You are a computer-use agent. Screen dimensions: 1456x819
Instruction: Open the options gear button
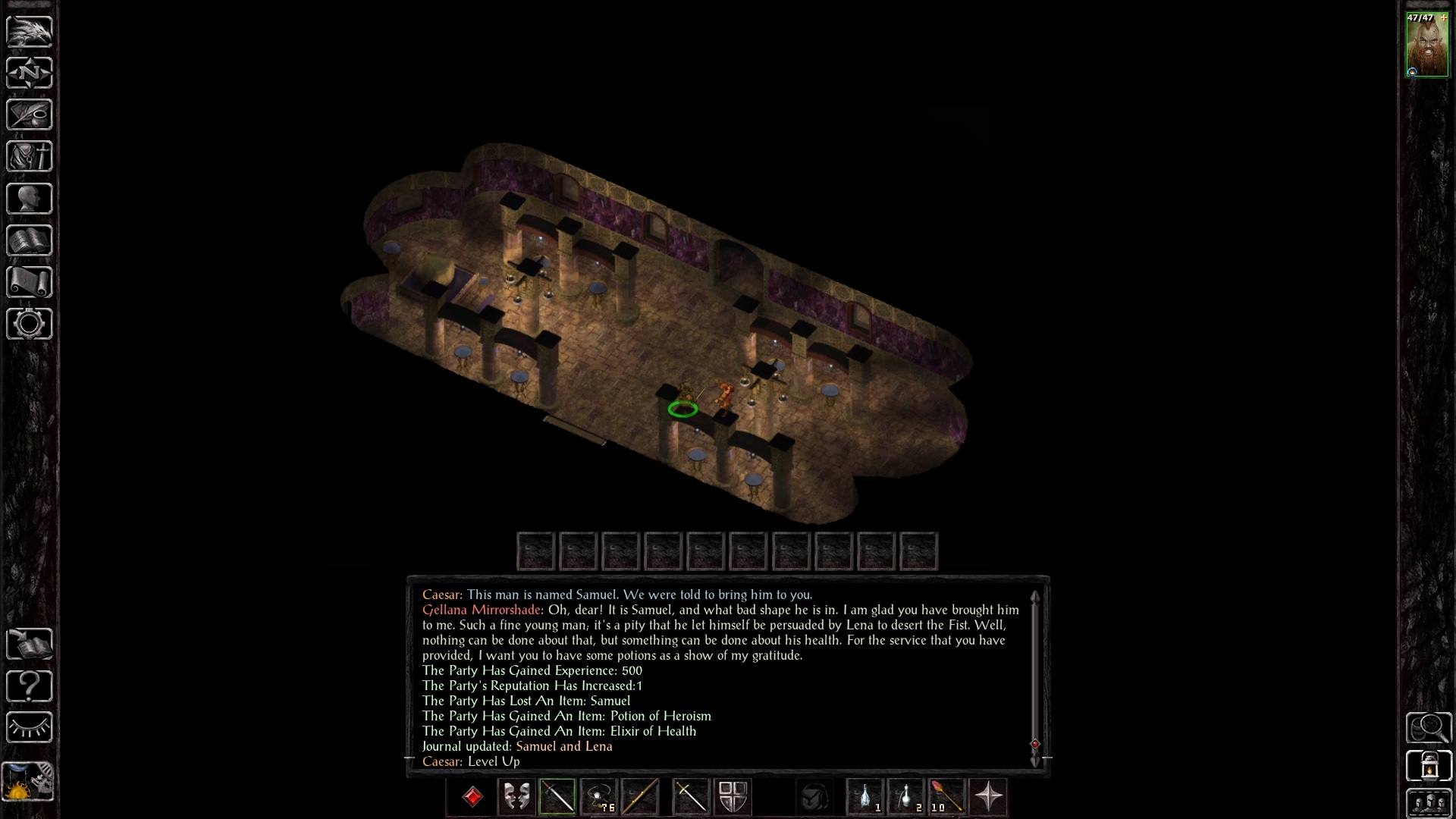(x=30, y=324)
